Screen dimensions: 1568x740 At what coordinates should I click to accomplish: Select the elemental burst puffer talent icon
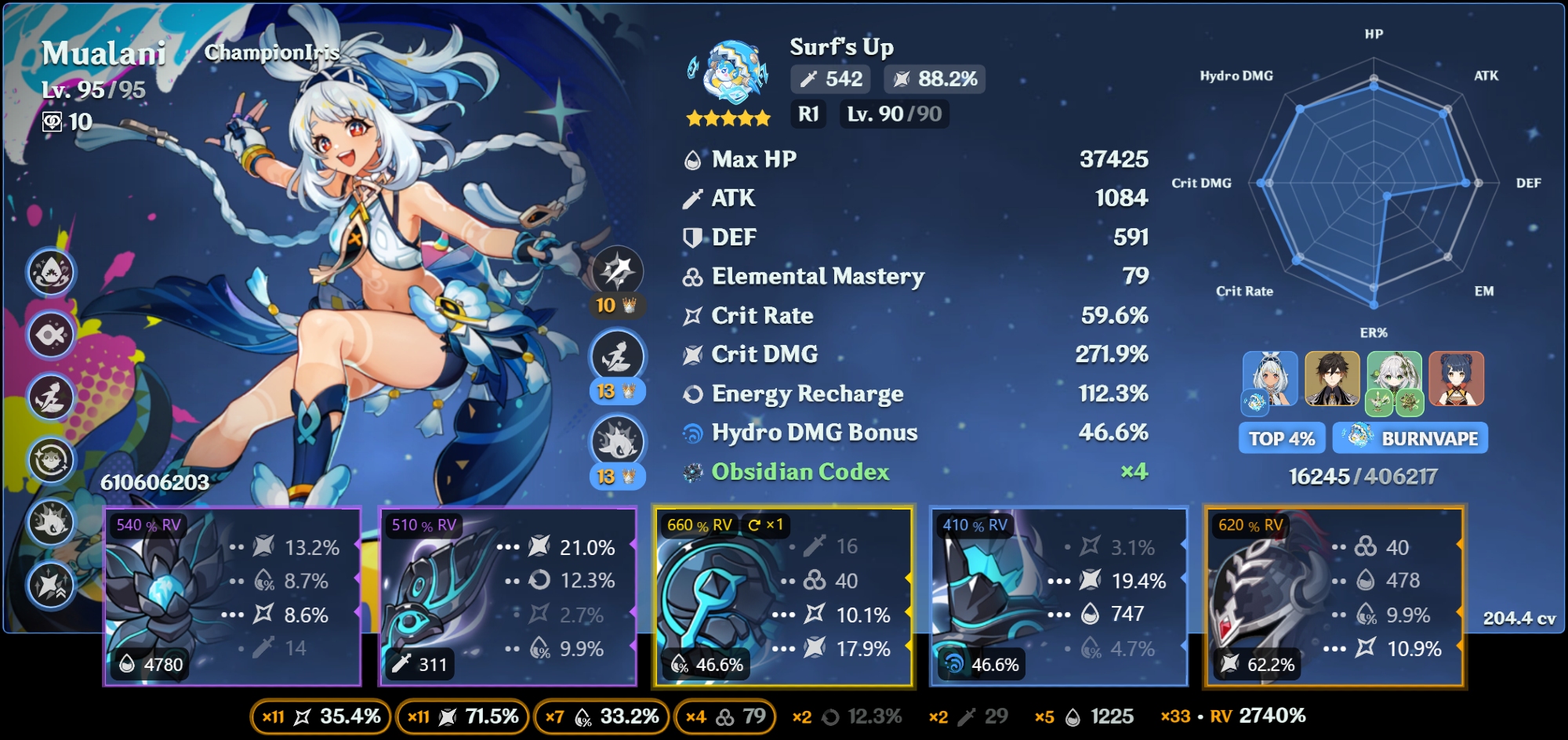(x=618, y=442)
